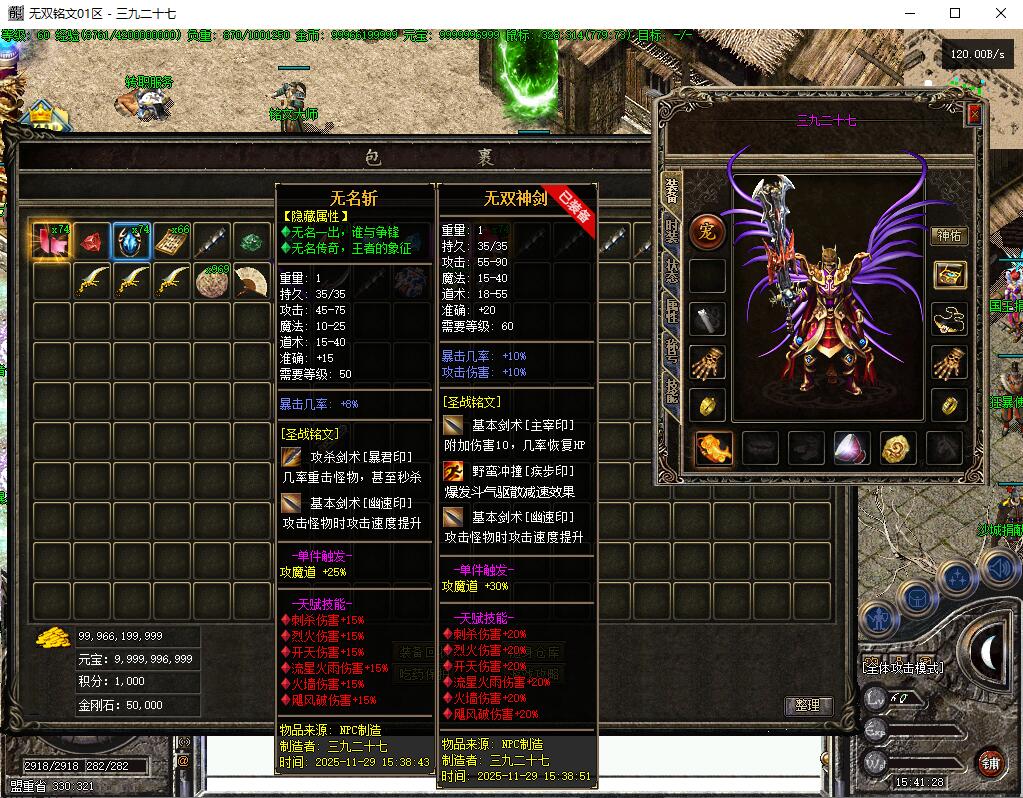Viewport: 1023px width, 798px height.
Task: Select the red gem in the bag
Action: pos(92,242)
